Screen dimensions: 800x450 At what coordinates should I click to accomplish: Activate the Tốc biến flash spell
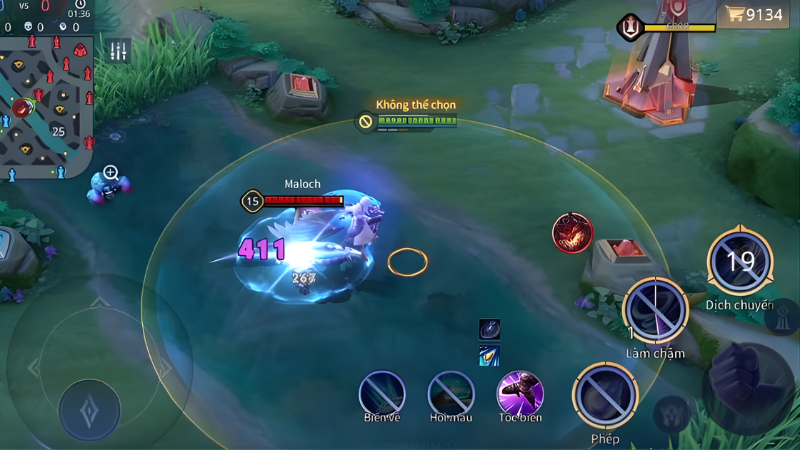[520, 393]
